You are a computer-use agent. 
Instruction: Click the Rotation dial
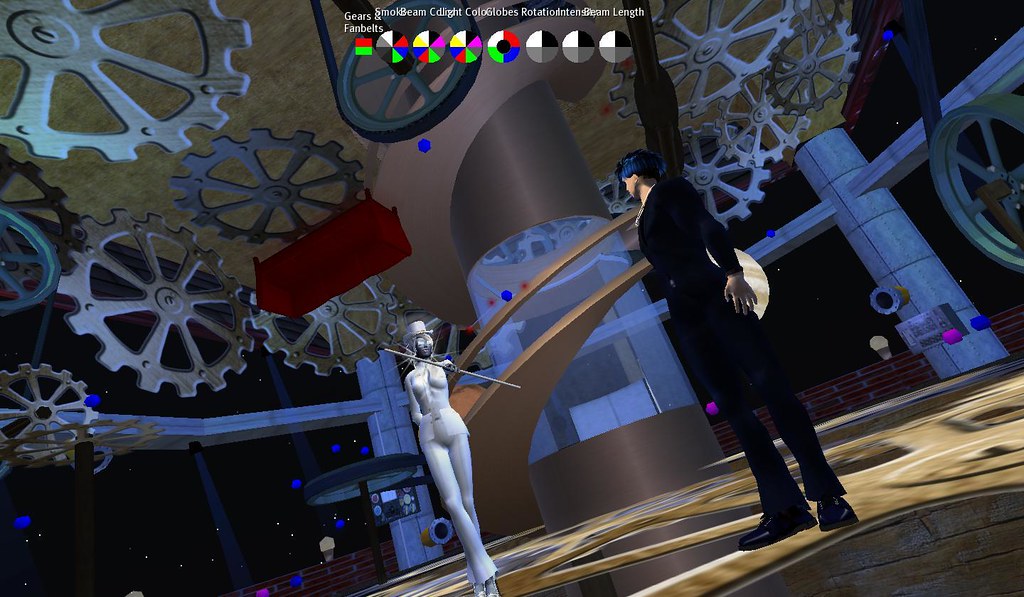[541, 46]
